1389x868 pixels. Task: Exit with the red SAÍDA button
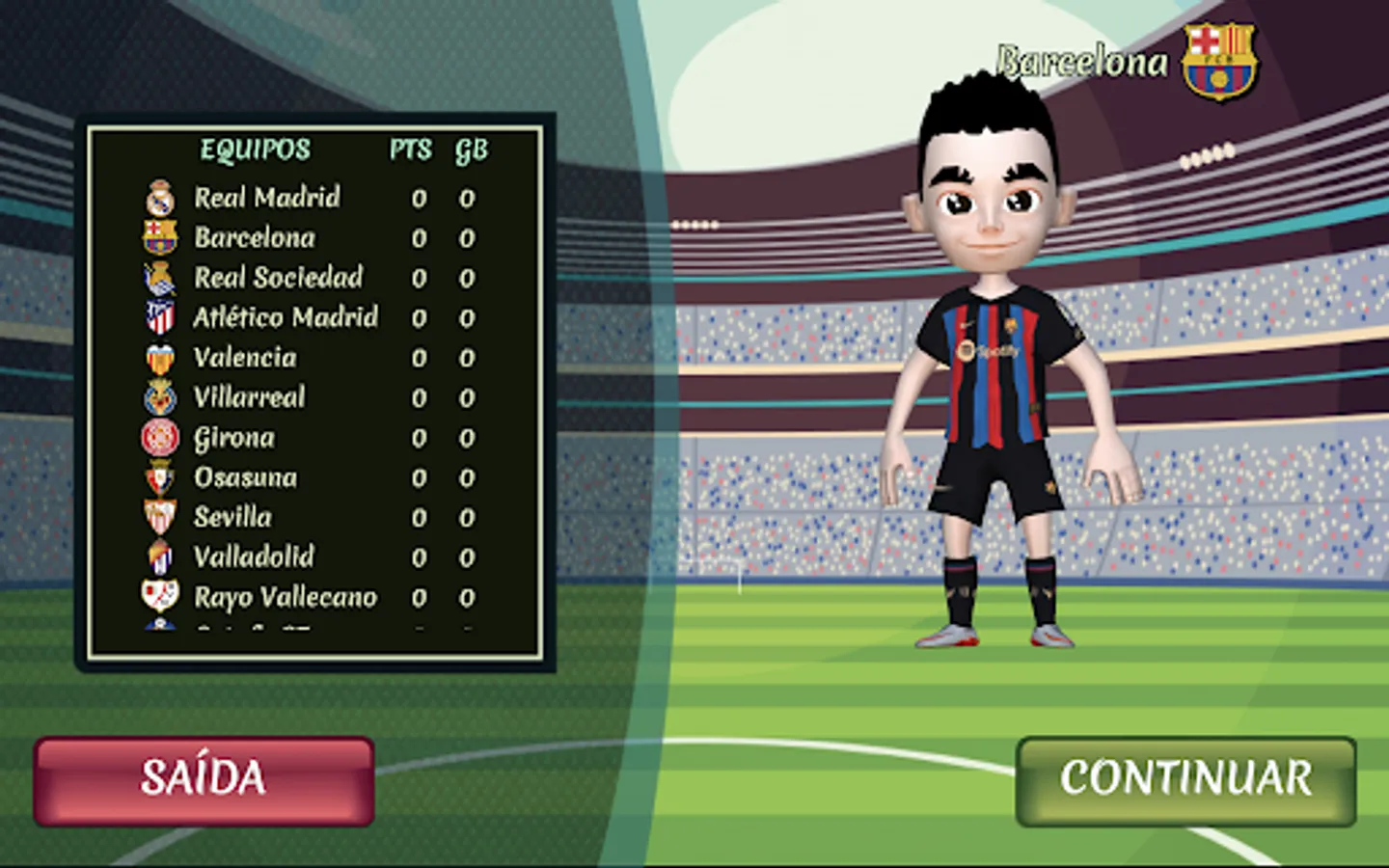point(204,780)
